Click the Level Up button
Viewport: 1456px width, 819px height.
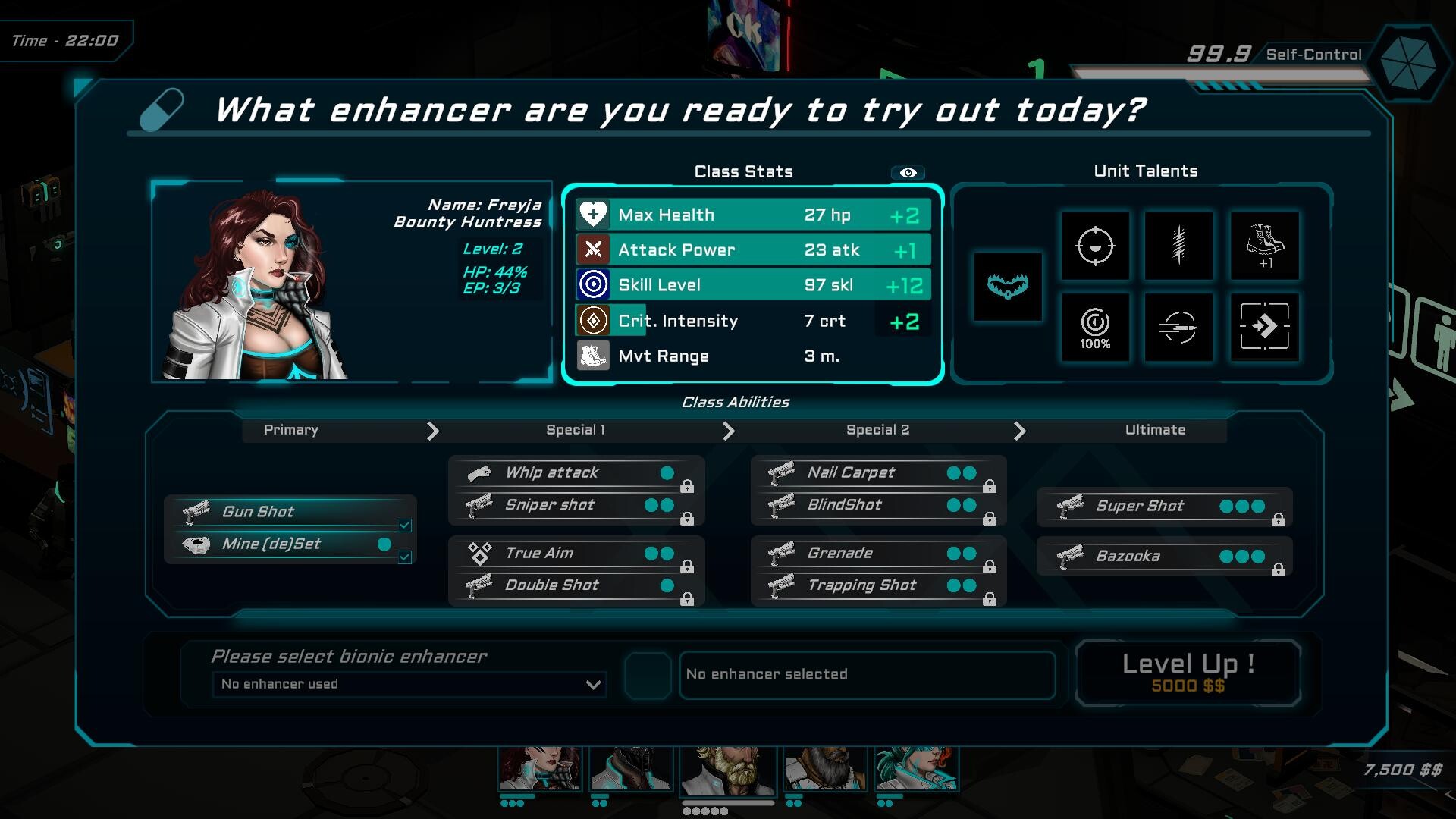tap(1188, 672)
